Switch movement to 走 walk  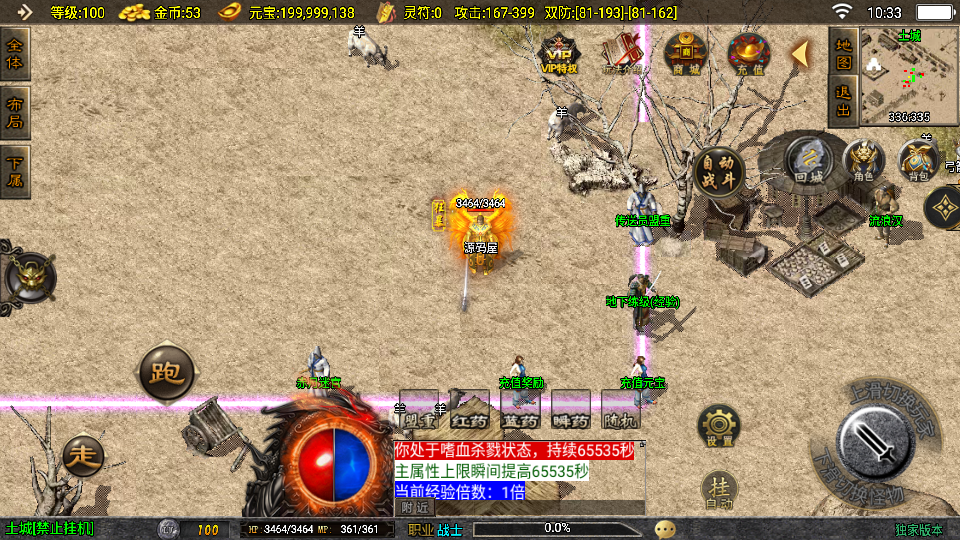tap(83, 456)
